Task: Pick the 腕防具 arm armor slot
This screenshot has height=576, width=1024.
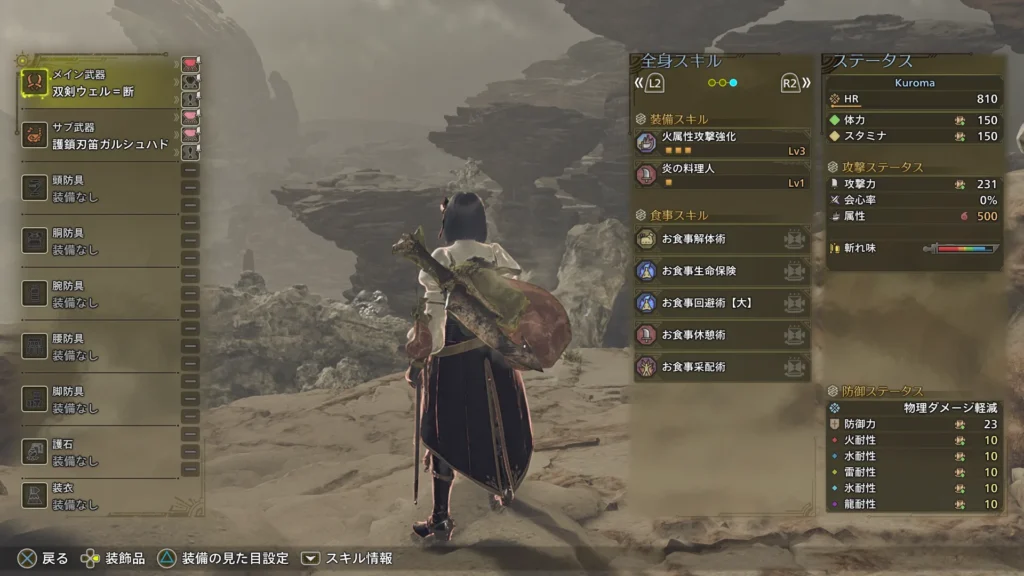Action: pyautogui.click(x=98, y=294)
